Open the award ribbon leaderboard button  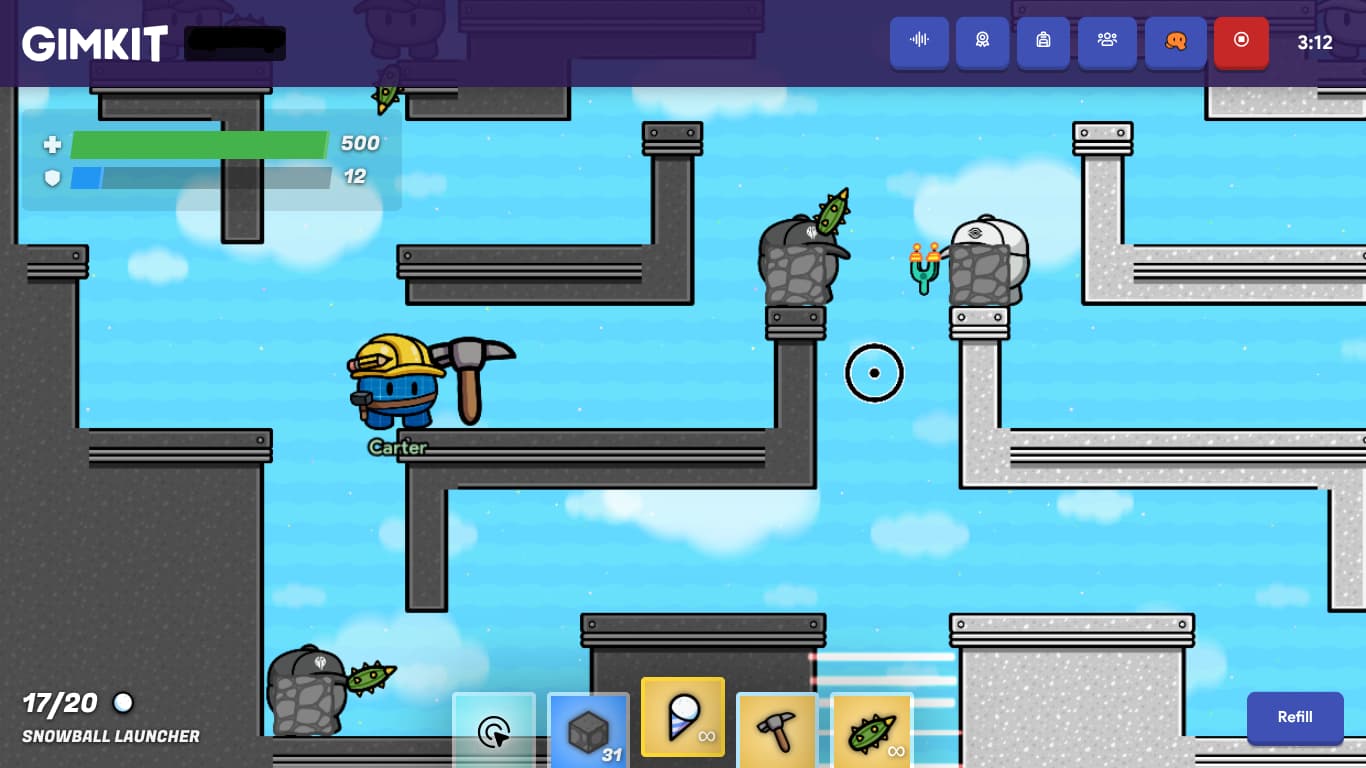982,41
